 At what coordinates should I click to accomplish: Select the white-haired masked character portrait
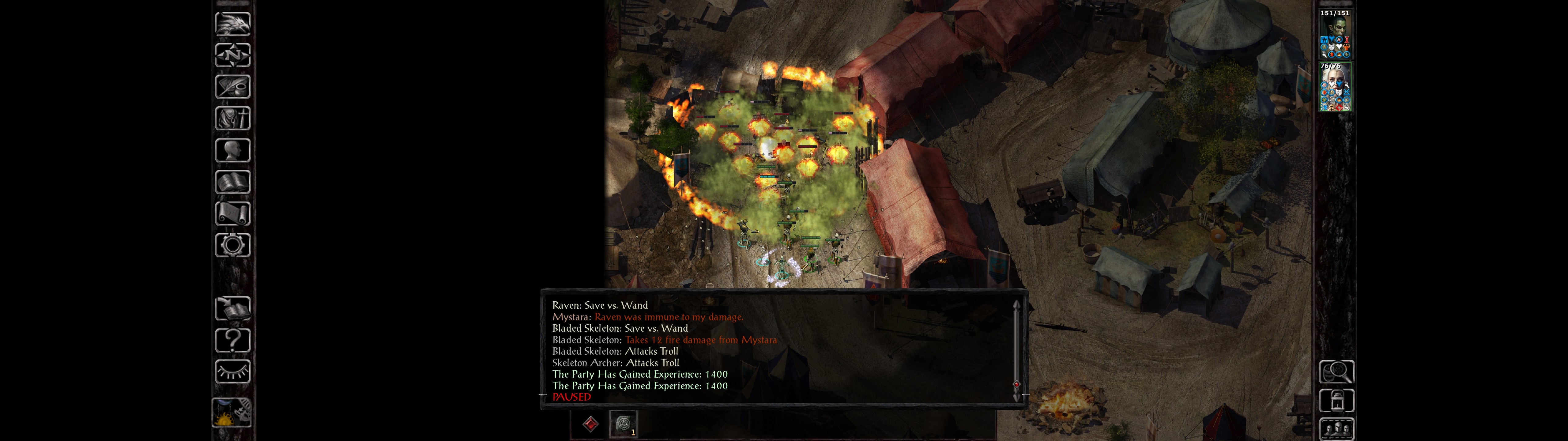click(x=1335, y=87)
